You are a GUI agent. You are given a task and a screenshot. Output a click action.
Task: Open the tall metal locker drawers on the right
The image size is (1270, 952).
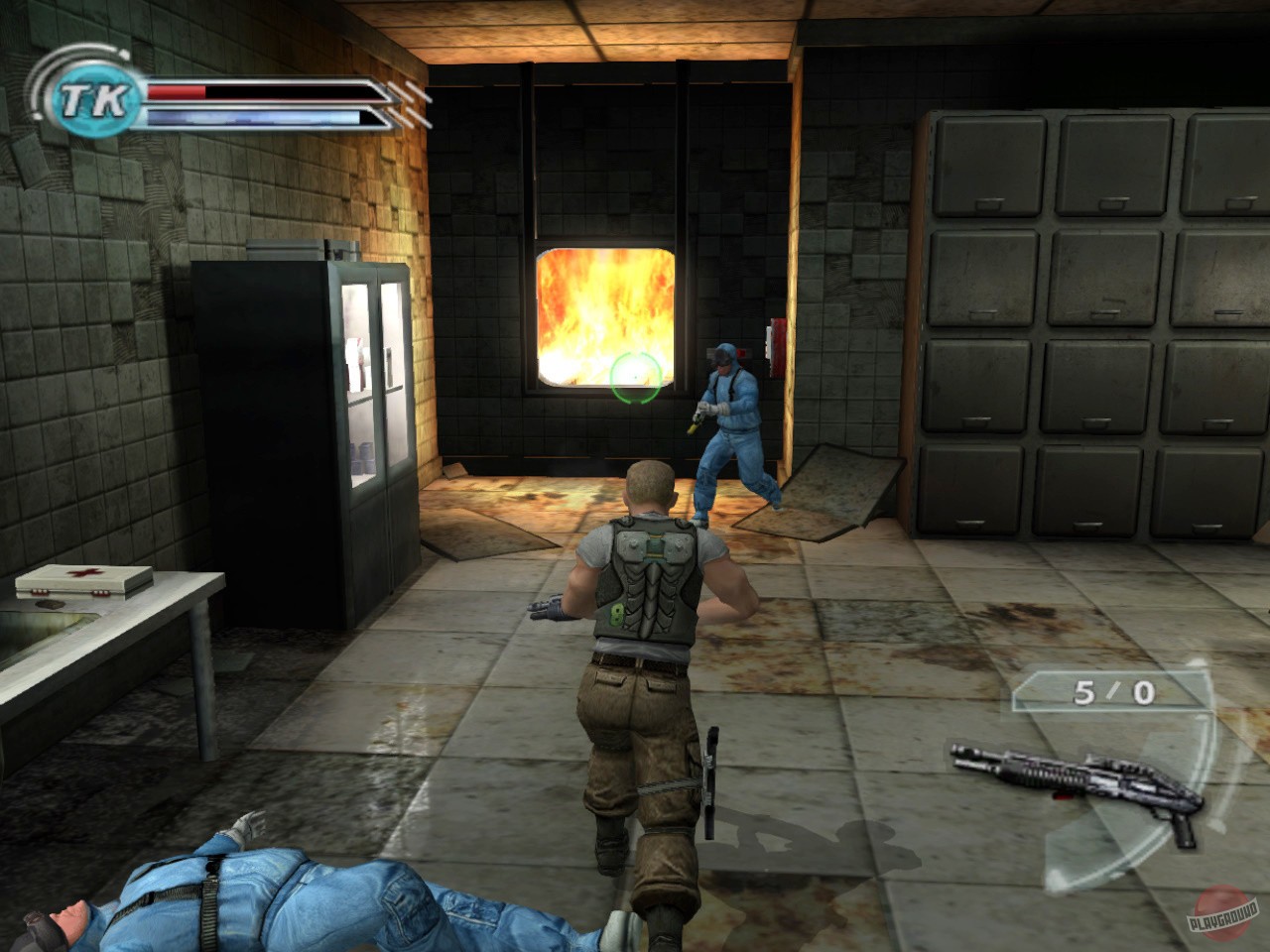pyautogui.click(x=1081, y=327)
